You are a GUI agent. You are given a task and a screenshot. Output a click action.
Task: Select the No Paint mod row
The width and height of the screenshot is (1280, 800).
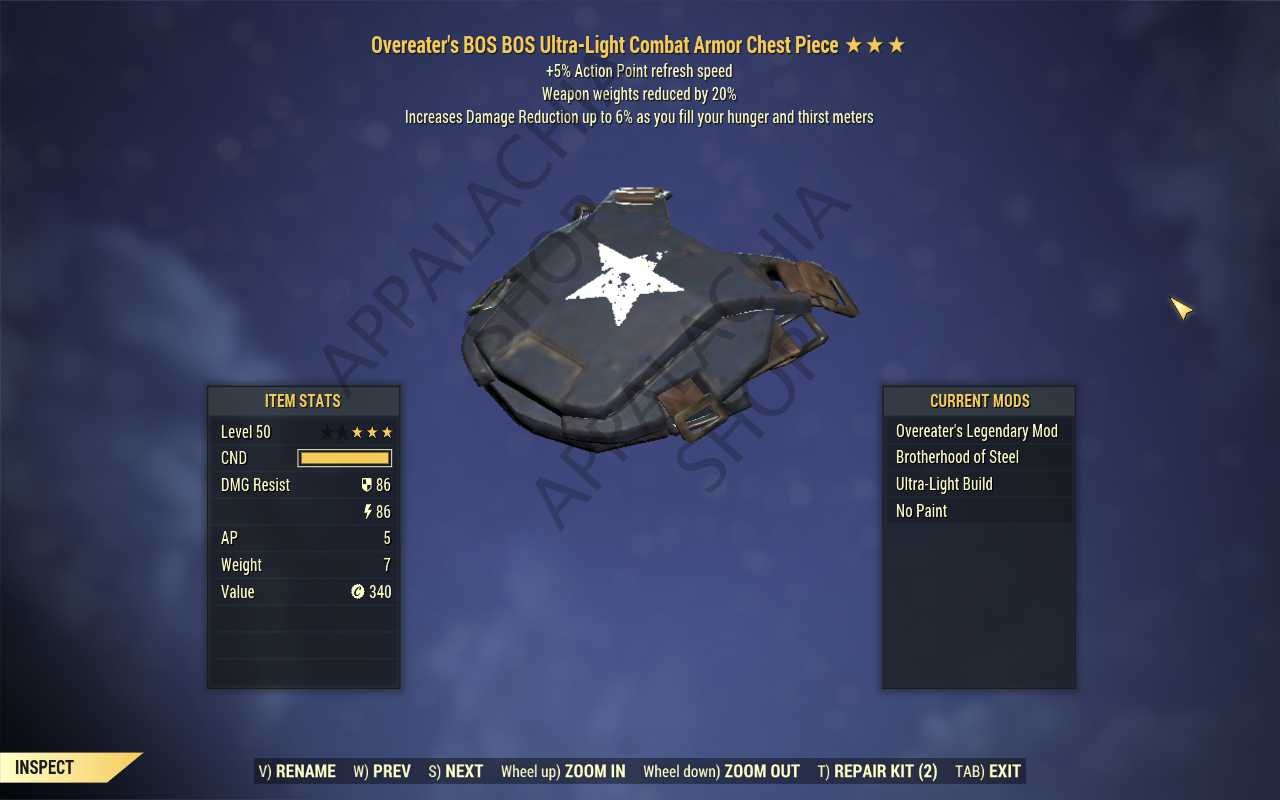(977, 511)
